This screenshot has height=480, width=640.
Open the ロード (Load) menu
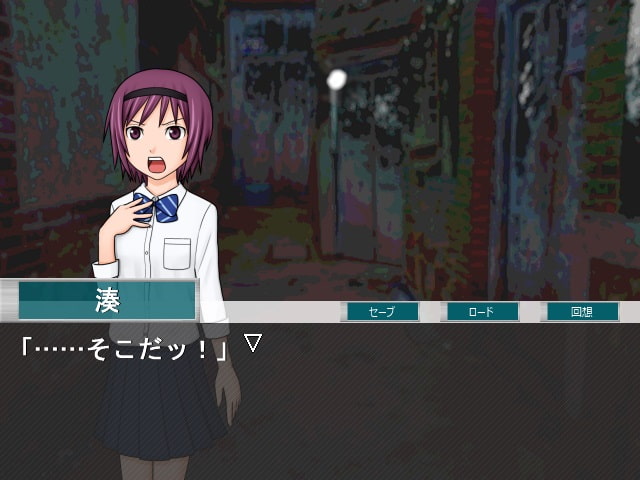point(482,312)
